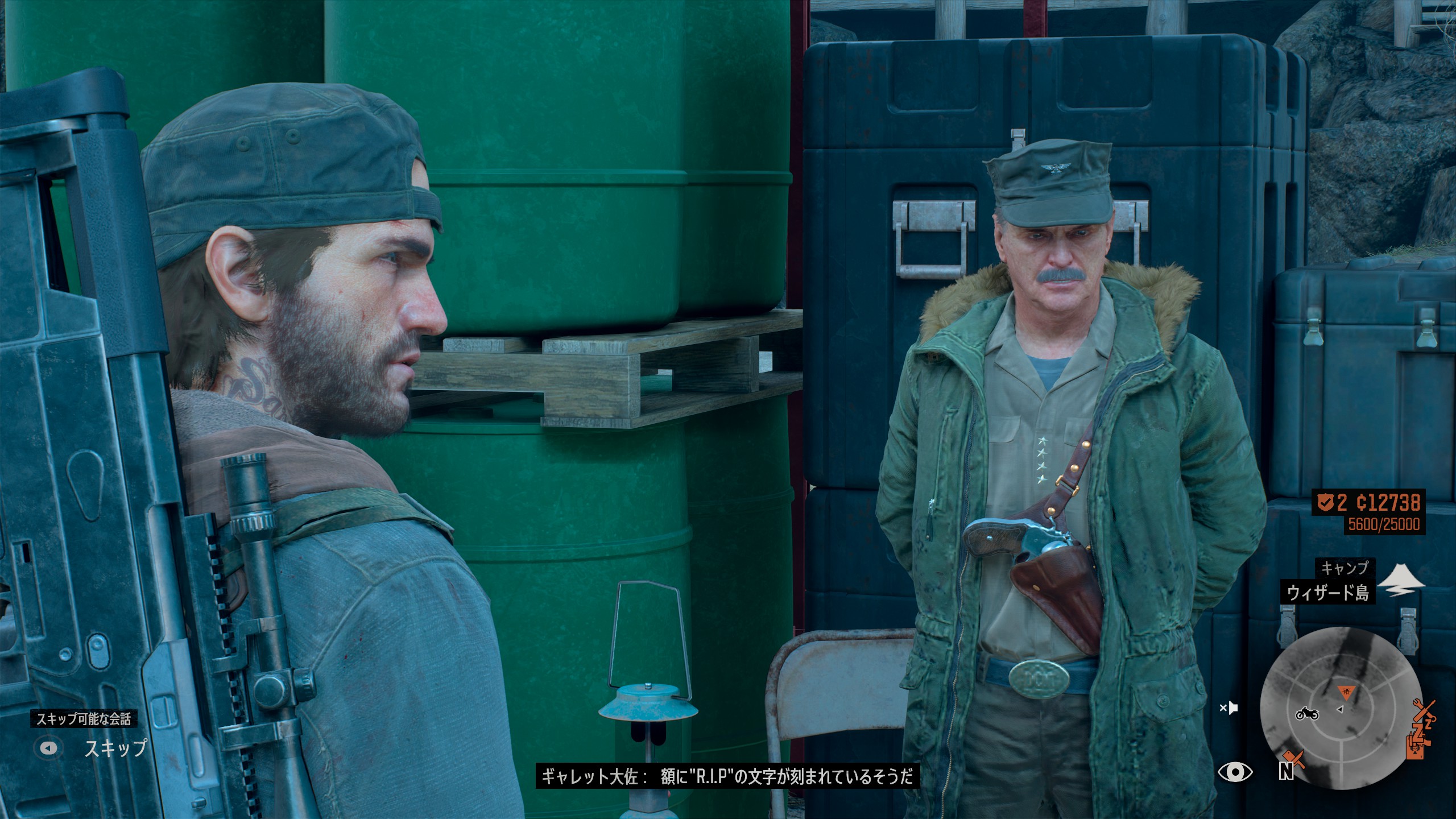Click the eye visibility indicator icon
The height and width of the screenshot is (819, 1456).
click(1234, 771)
